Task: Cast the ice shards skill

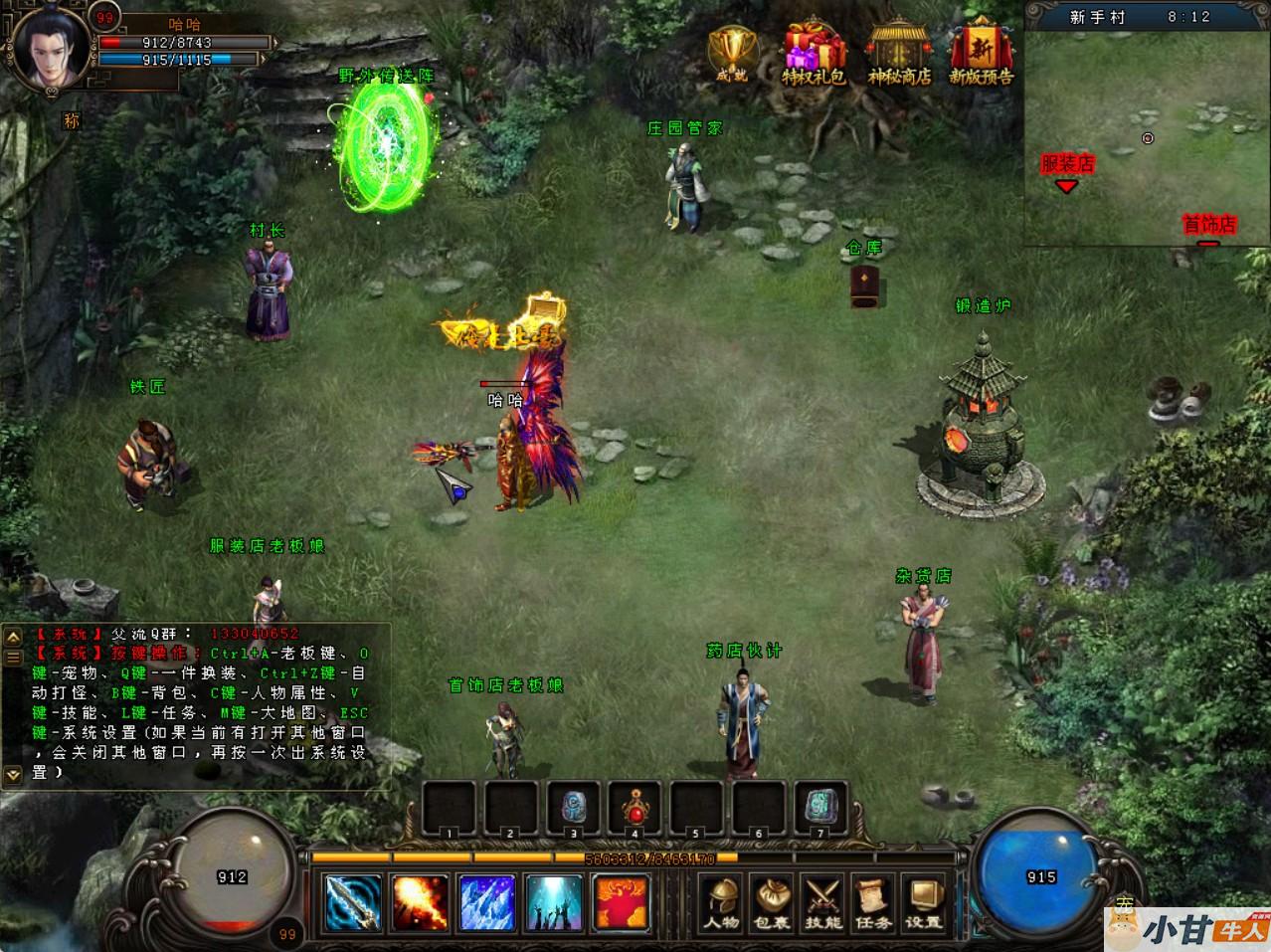Action: point(487,902)
